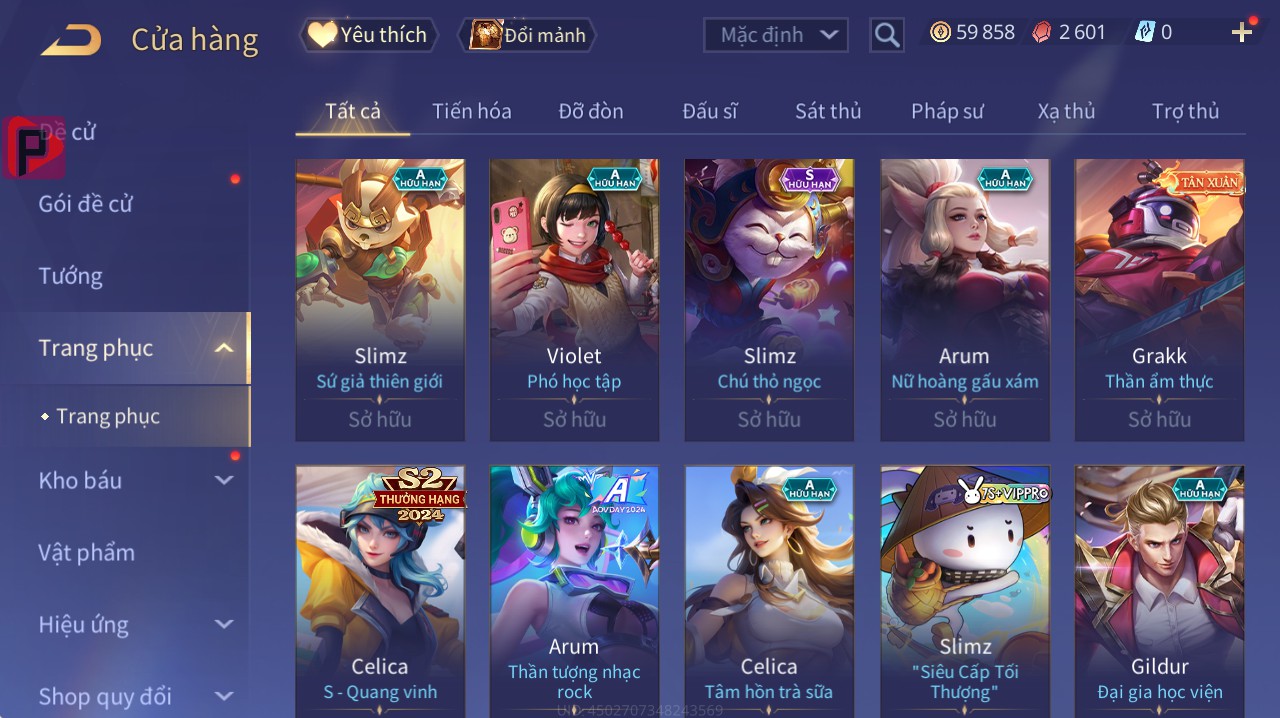Choose the Pháp sư tab

pos(947,111)
